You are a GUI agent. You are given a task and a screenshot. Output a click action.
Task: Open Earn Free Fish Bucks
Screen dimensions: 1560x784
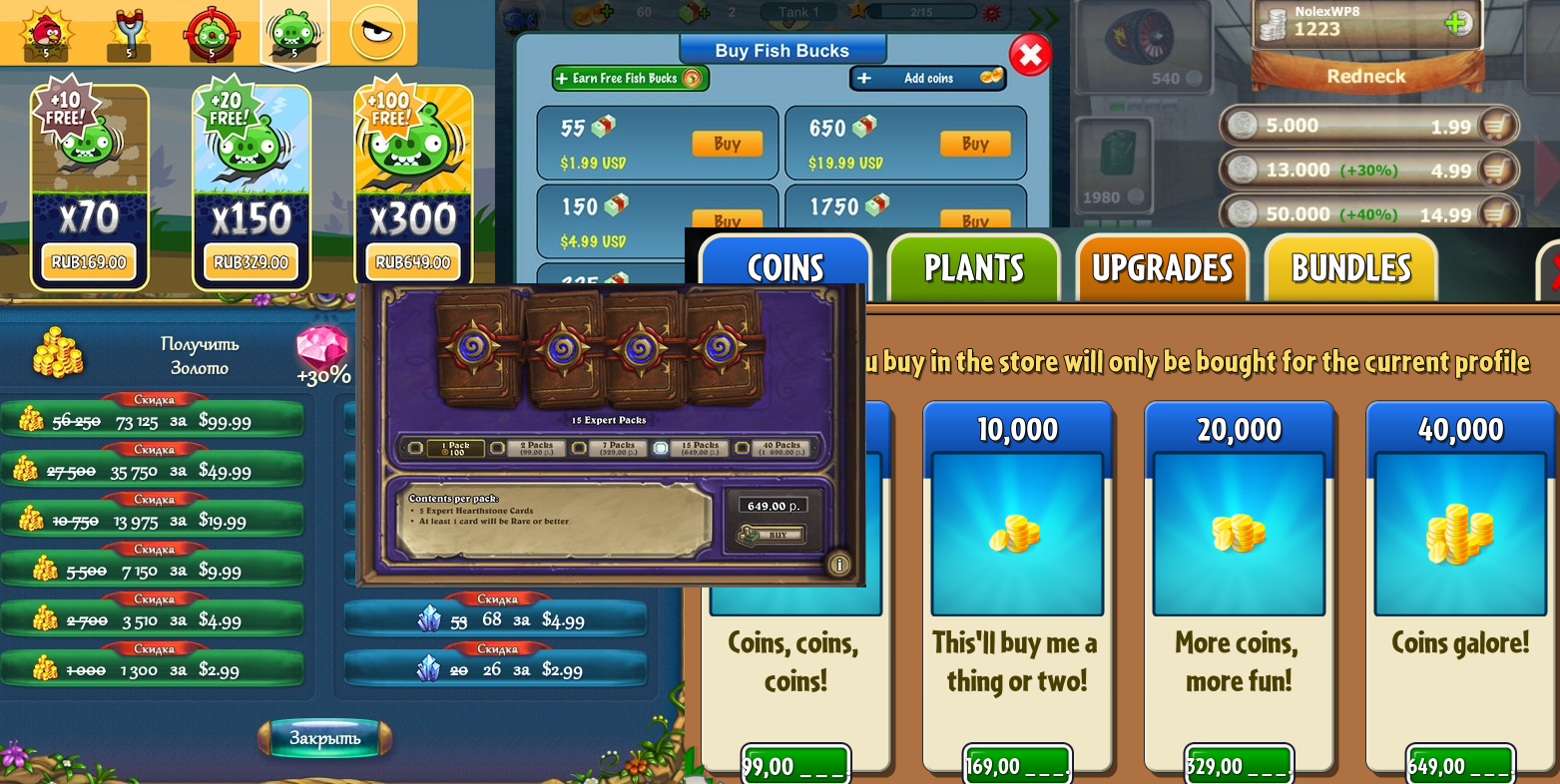[630, 78]
